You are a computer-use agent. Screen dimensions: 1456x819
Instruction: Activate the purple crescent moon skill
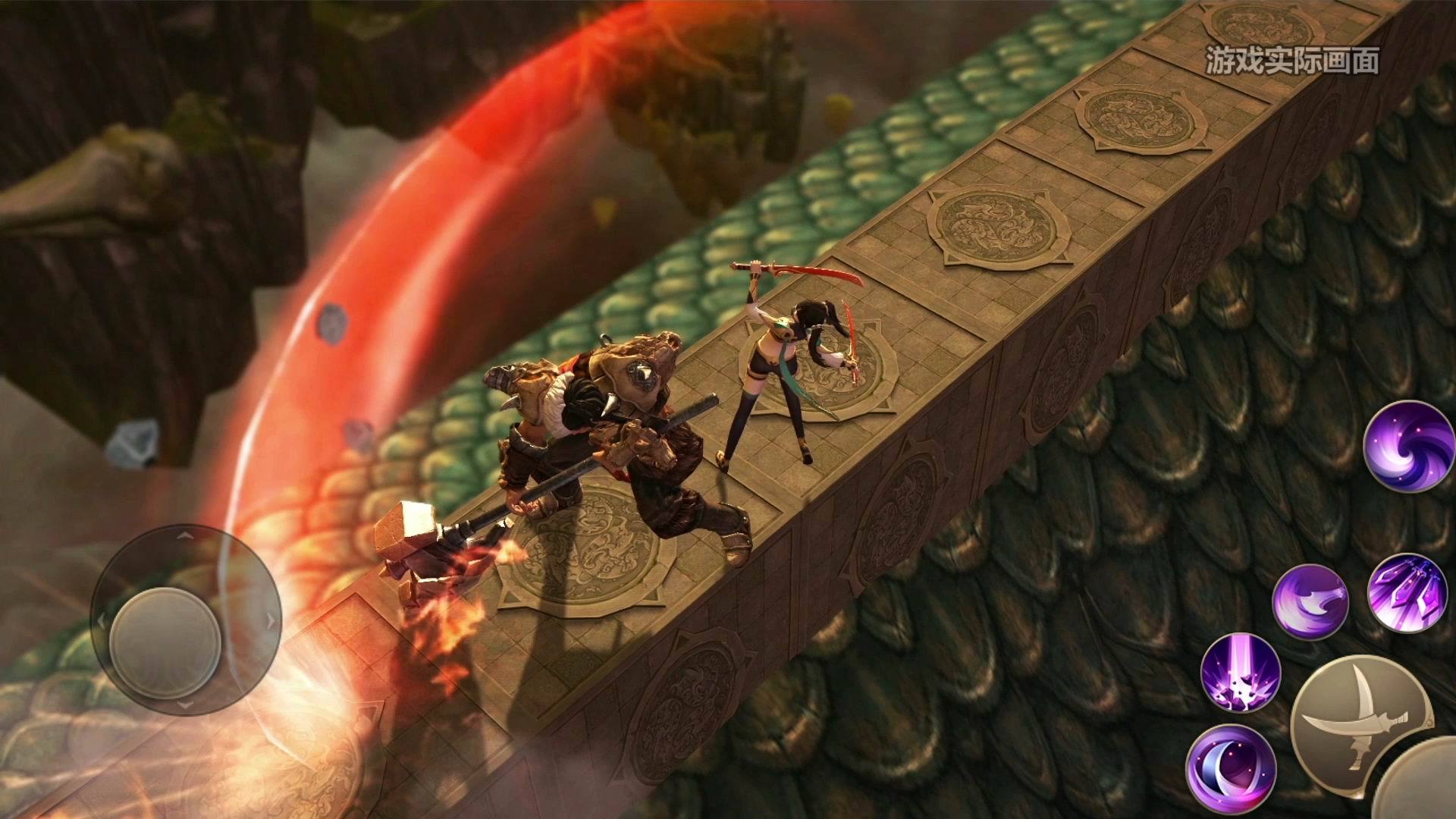coord(1231,768)
